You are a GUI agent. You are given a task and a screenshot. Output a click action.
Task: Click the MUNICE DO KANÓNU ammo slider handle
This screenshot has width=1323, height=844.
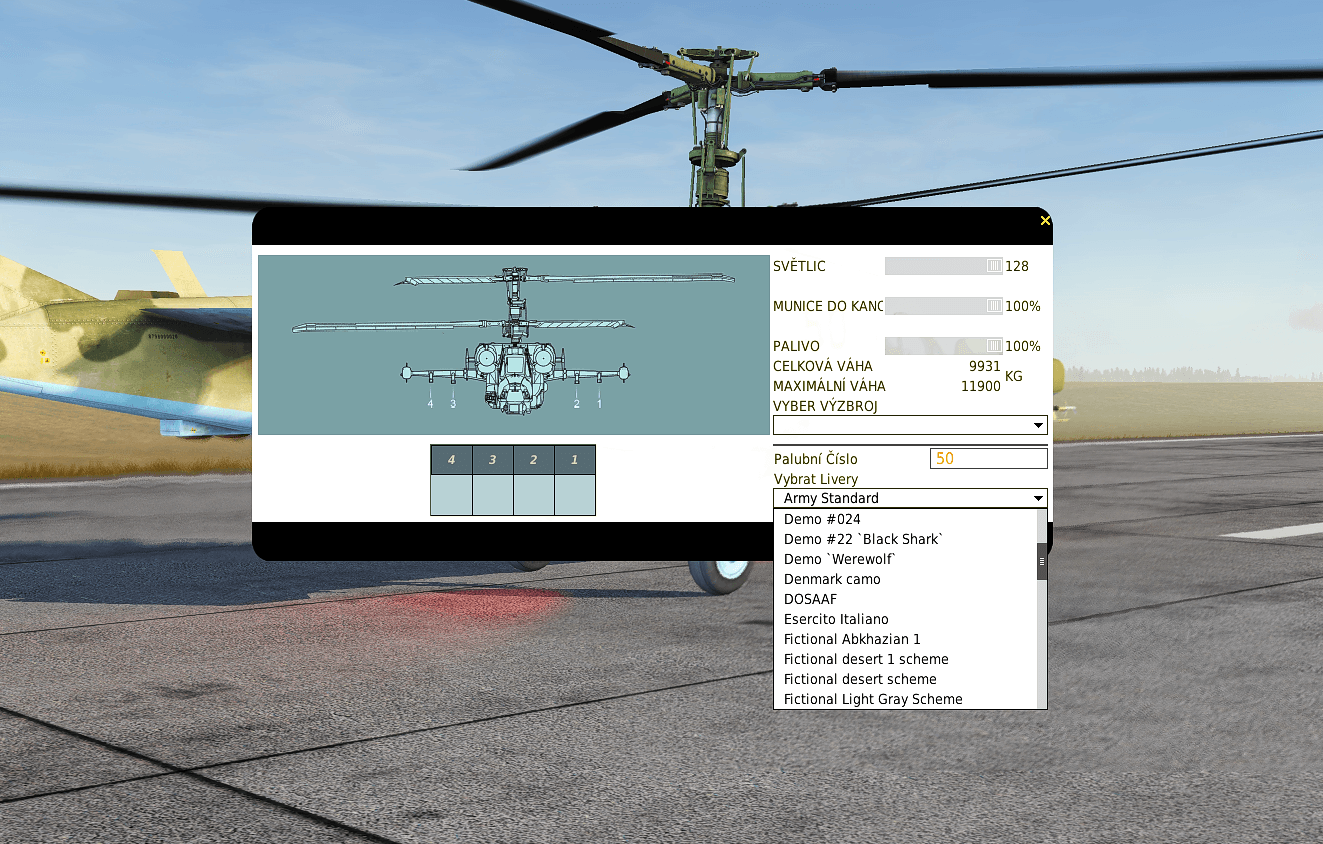(993, 306)
